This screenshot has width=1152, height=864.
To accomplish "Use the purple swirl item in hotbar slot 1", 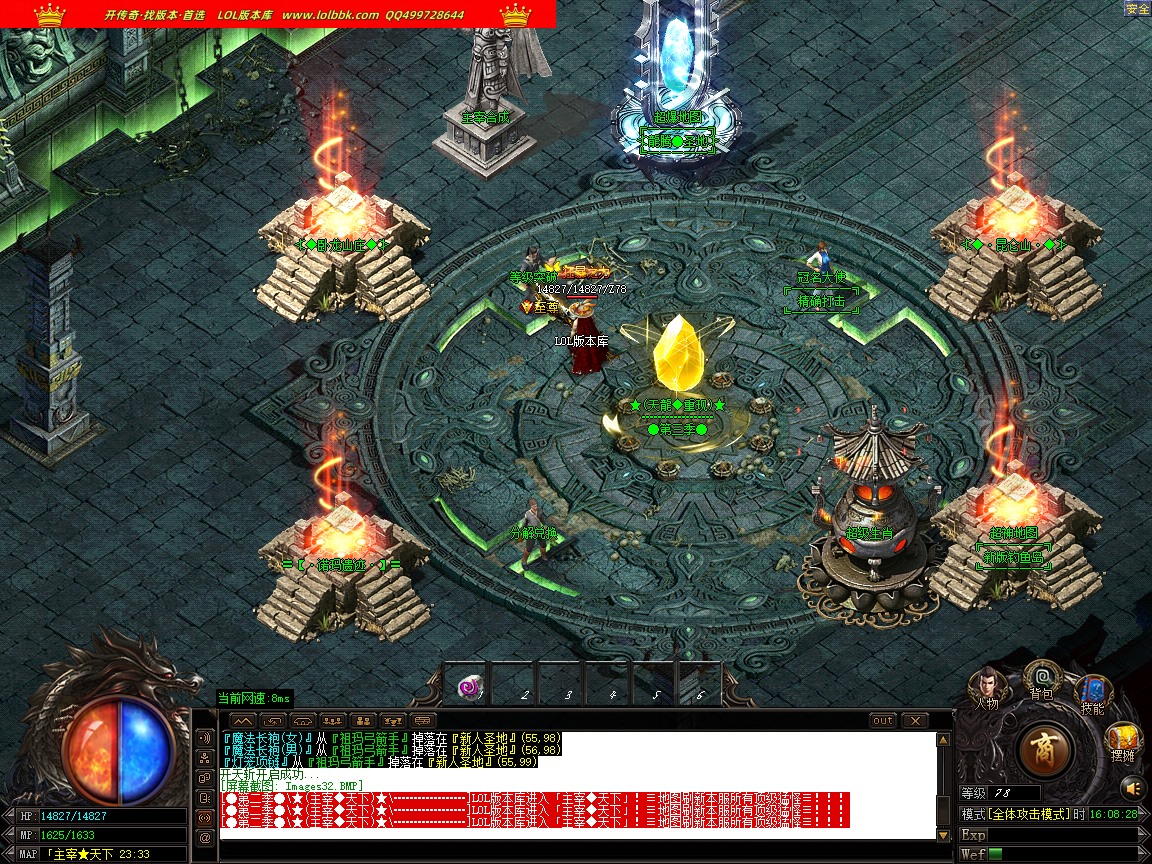I will click(467, 687).
